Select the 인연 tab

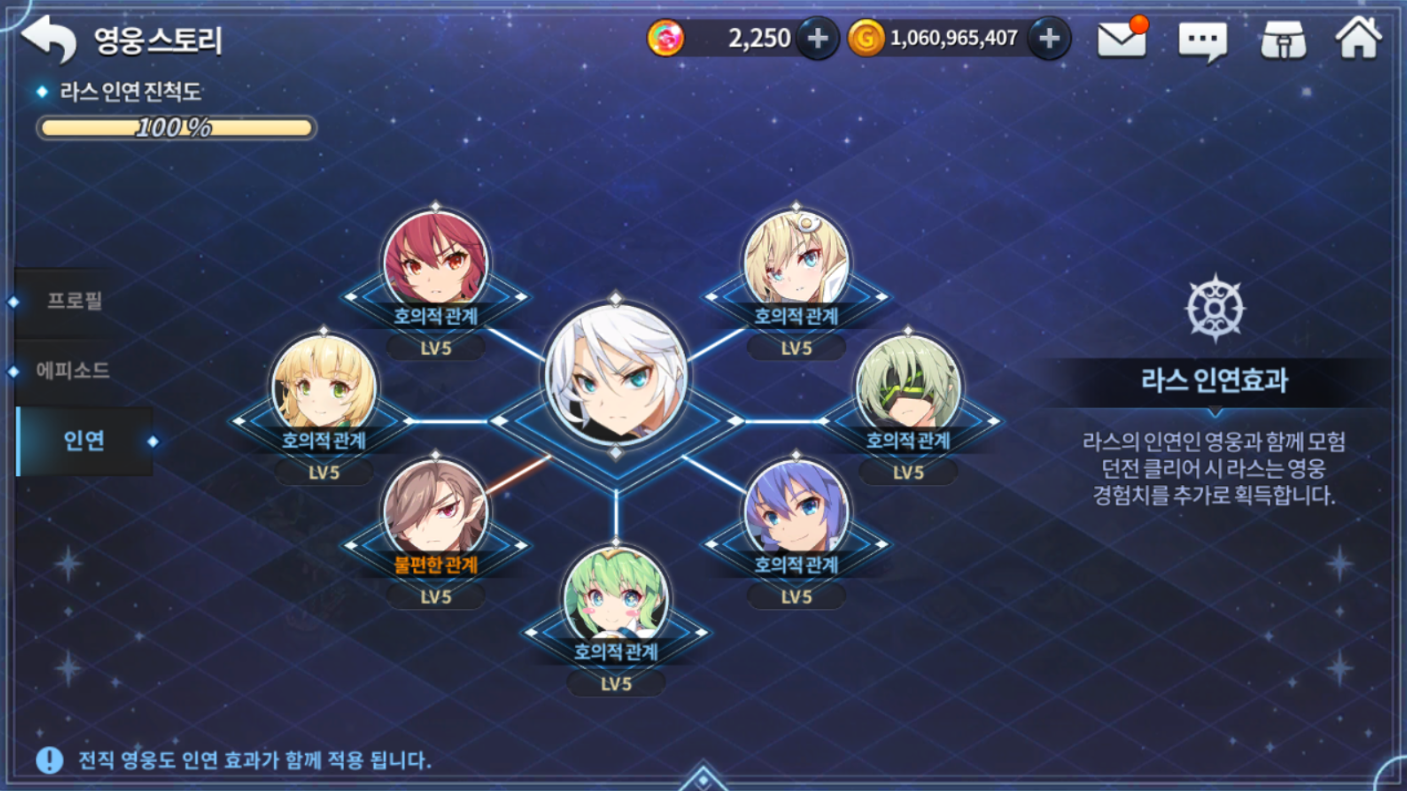coord(84,441)
